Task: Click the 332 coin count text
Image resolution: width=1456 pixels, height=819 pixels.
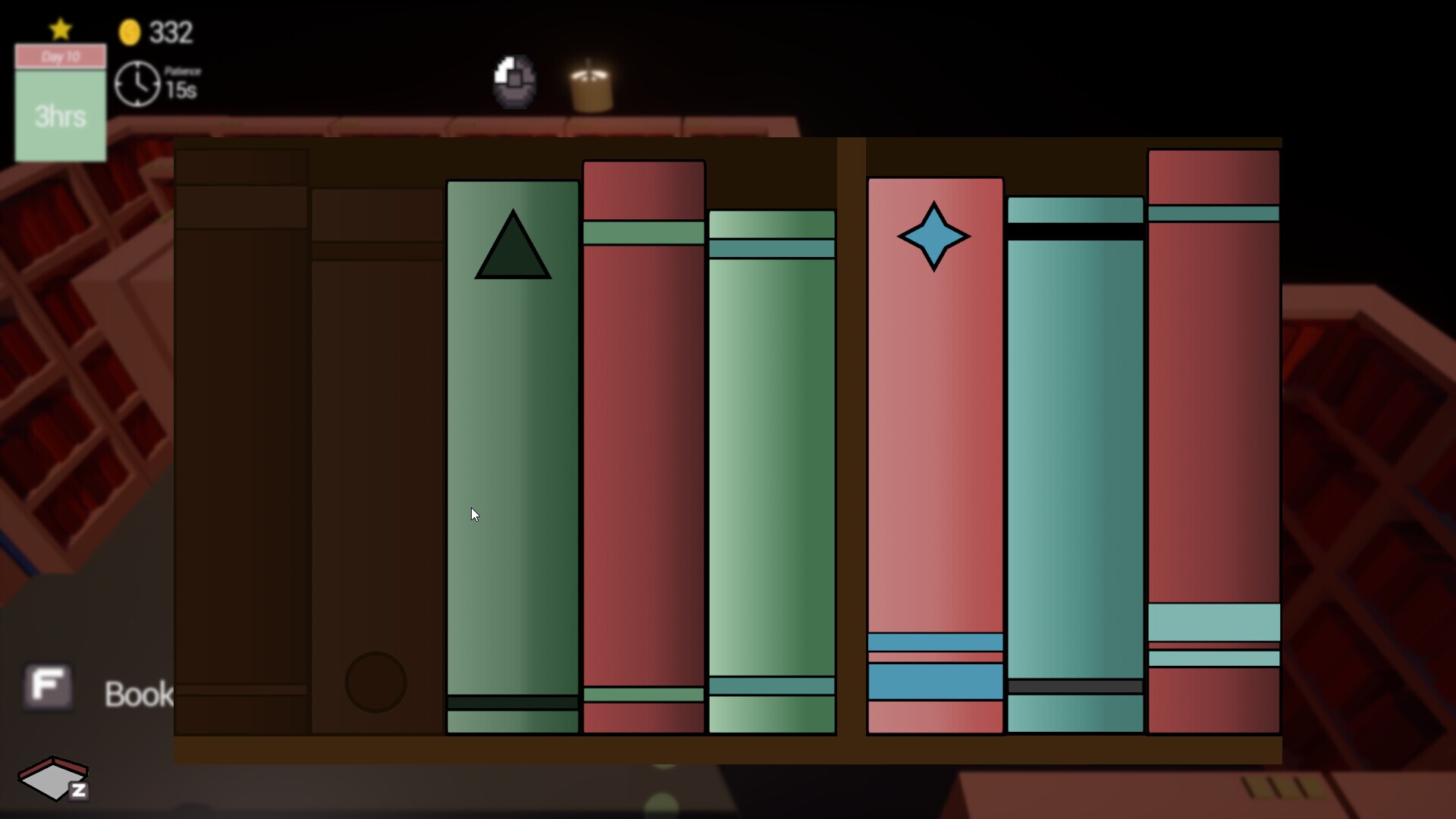Action: pyautogui.click(x=171, y=32)
